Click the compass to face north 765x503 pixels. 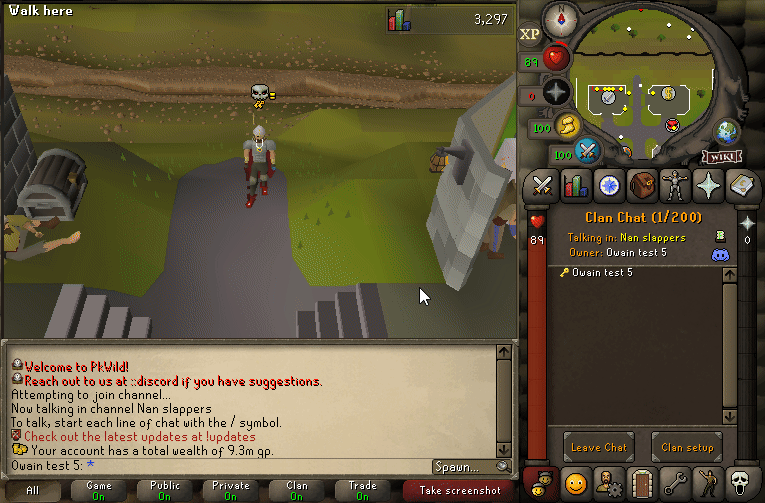pos(556,19)
